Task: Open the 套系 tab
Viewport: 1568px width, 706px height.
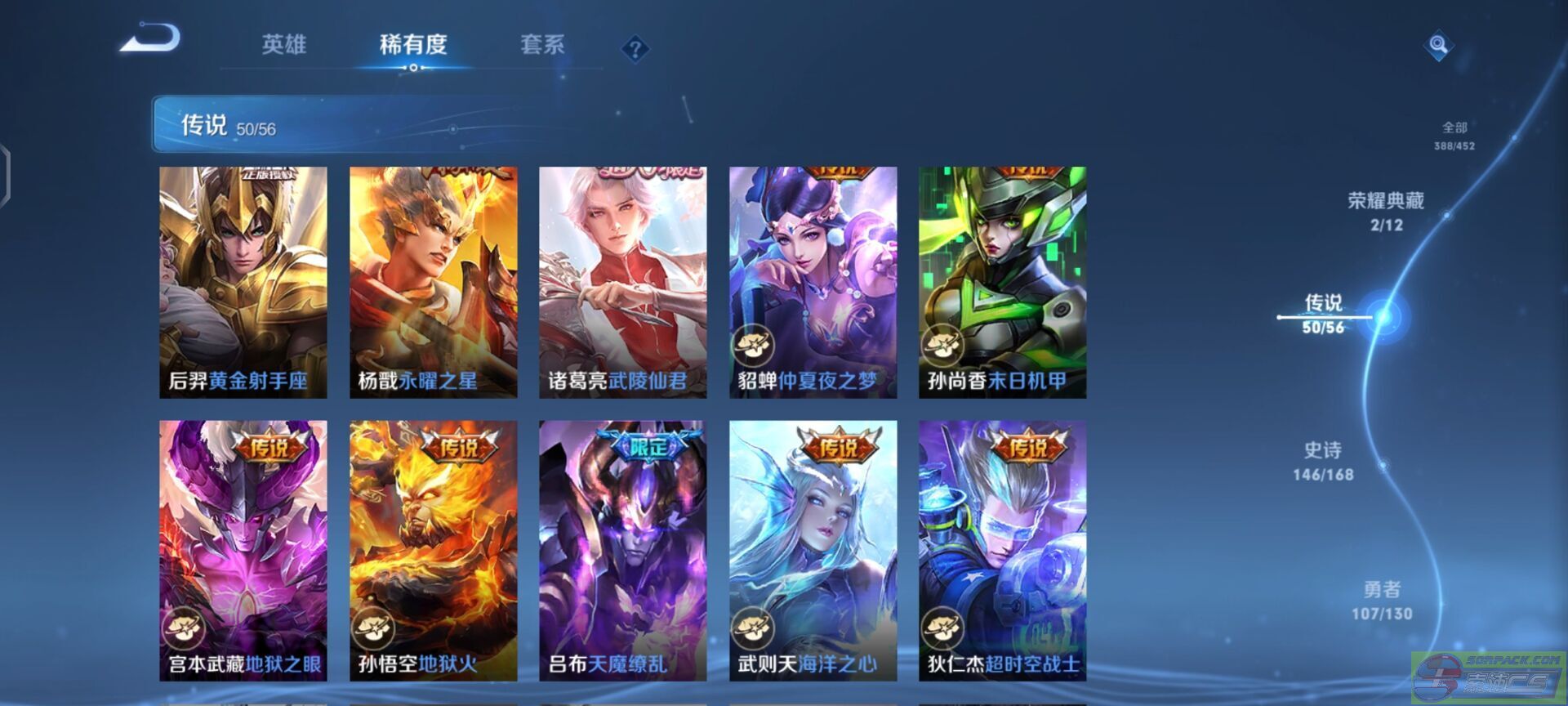Action: [542, 44]
